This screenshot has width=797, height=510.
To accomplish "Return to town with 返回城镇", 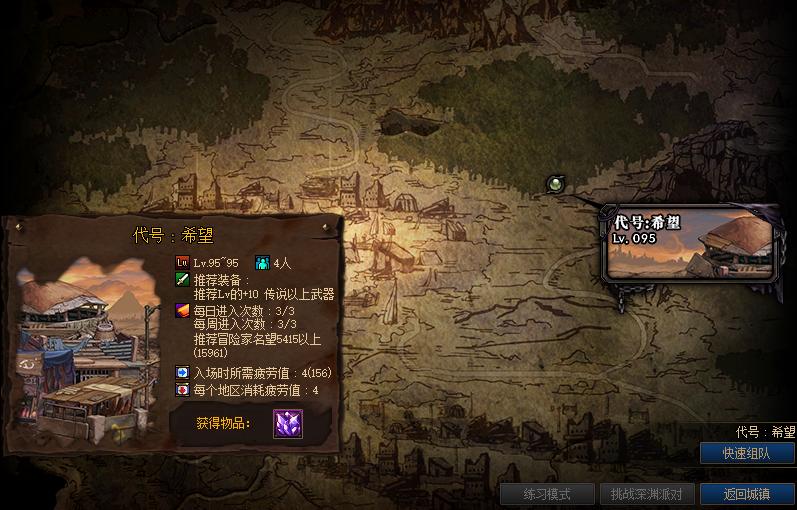I will pyautogui.click(x=747, y=494).
